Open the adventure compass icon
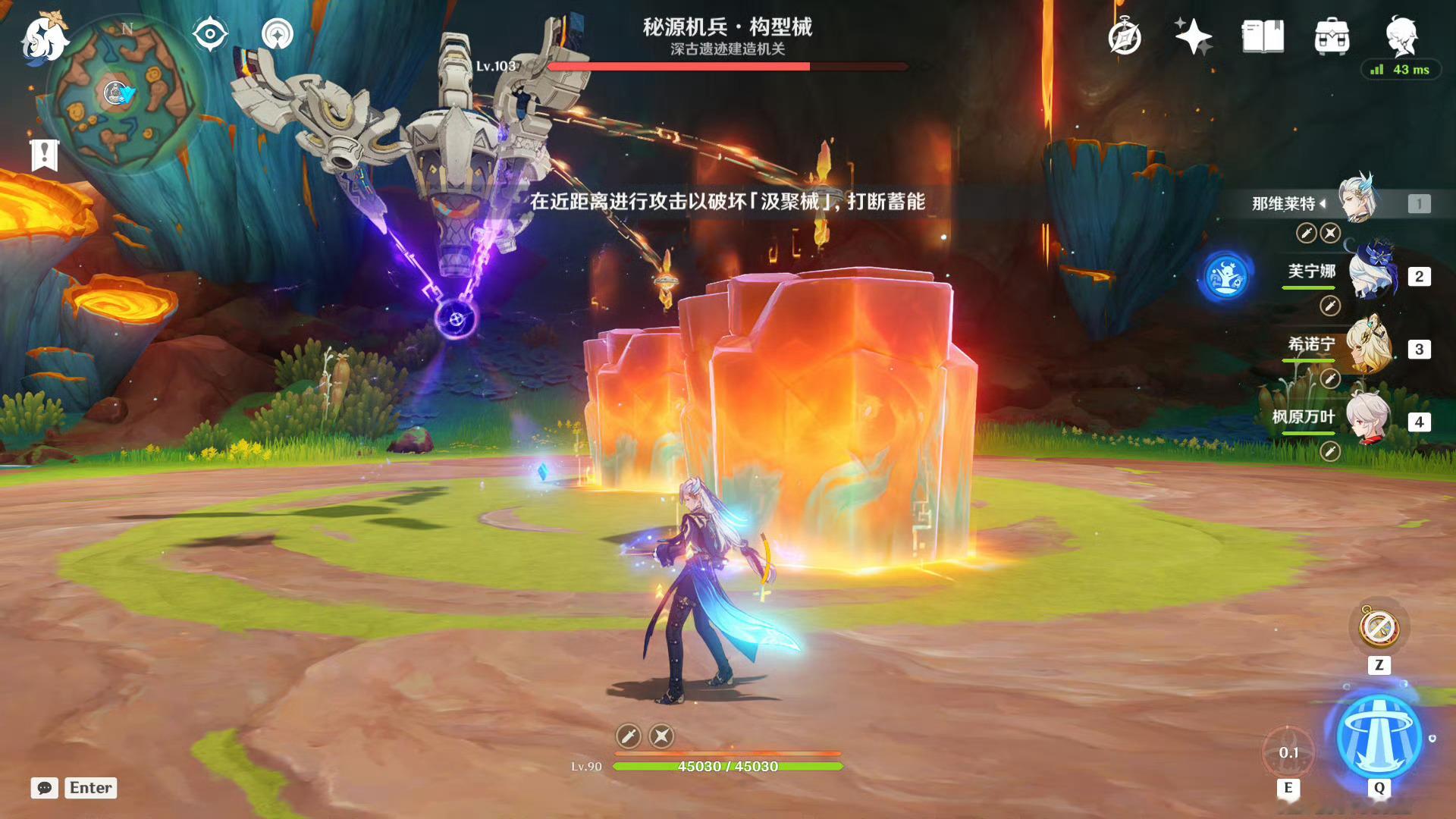This screenshot has width=1456, height=819. tap(1125, 36)
